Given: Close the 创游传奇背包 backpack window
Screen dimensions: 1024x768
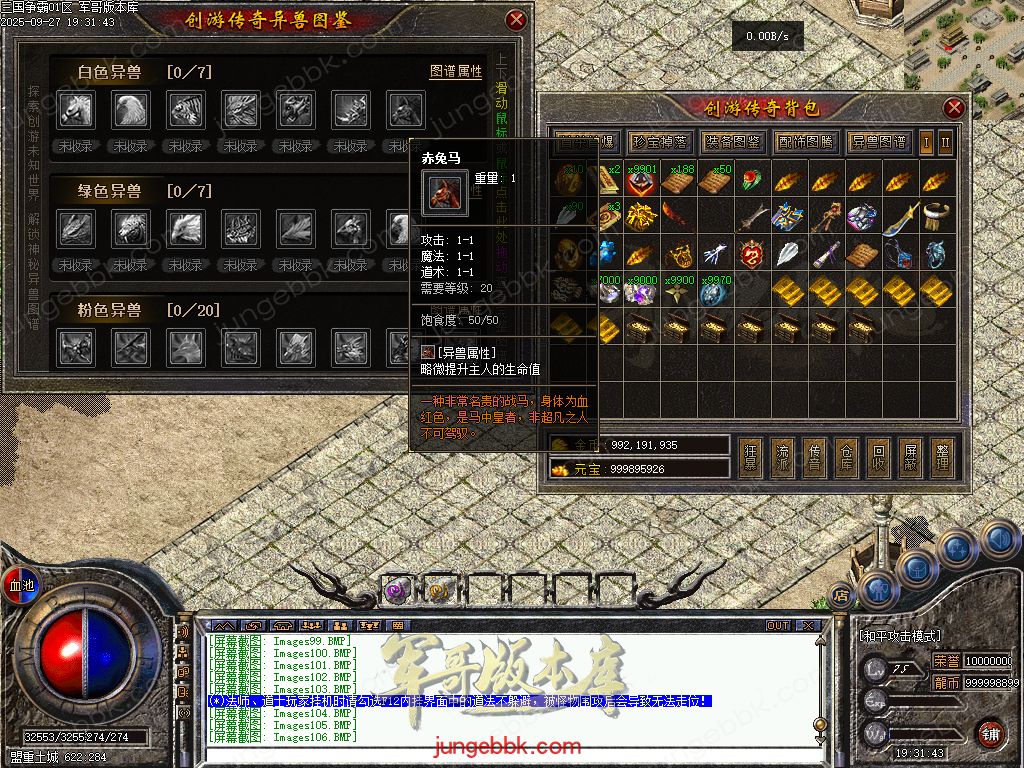Looking at the screenshot, I should coord(954,108).
